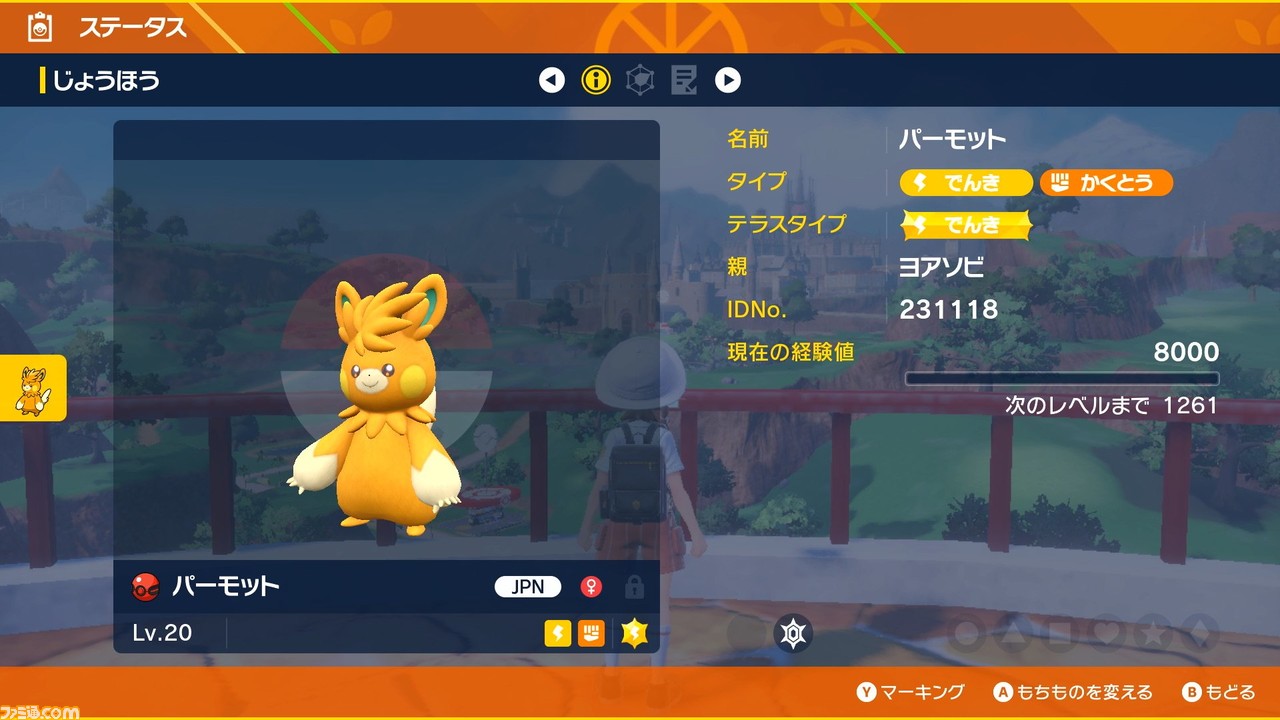This screenshot has height=720, width=1280.
Task: Click the experience progress bar
Action: (x=1062, y=379)
